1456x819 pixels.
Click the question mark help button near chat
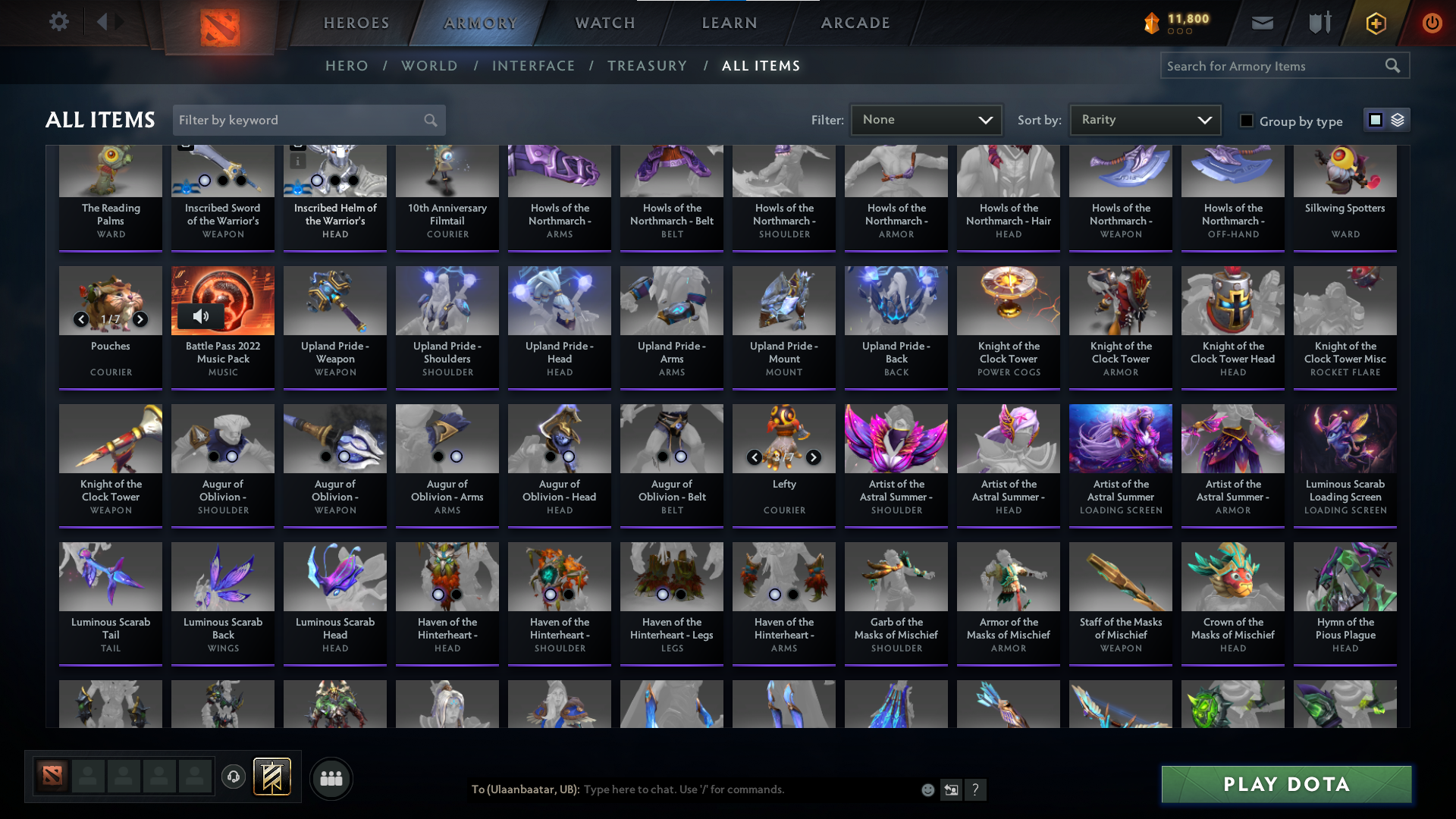[x=977, y=789]
